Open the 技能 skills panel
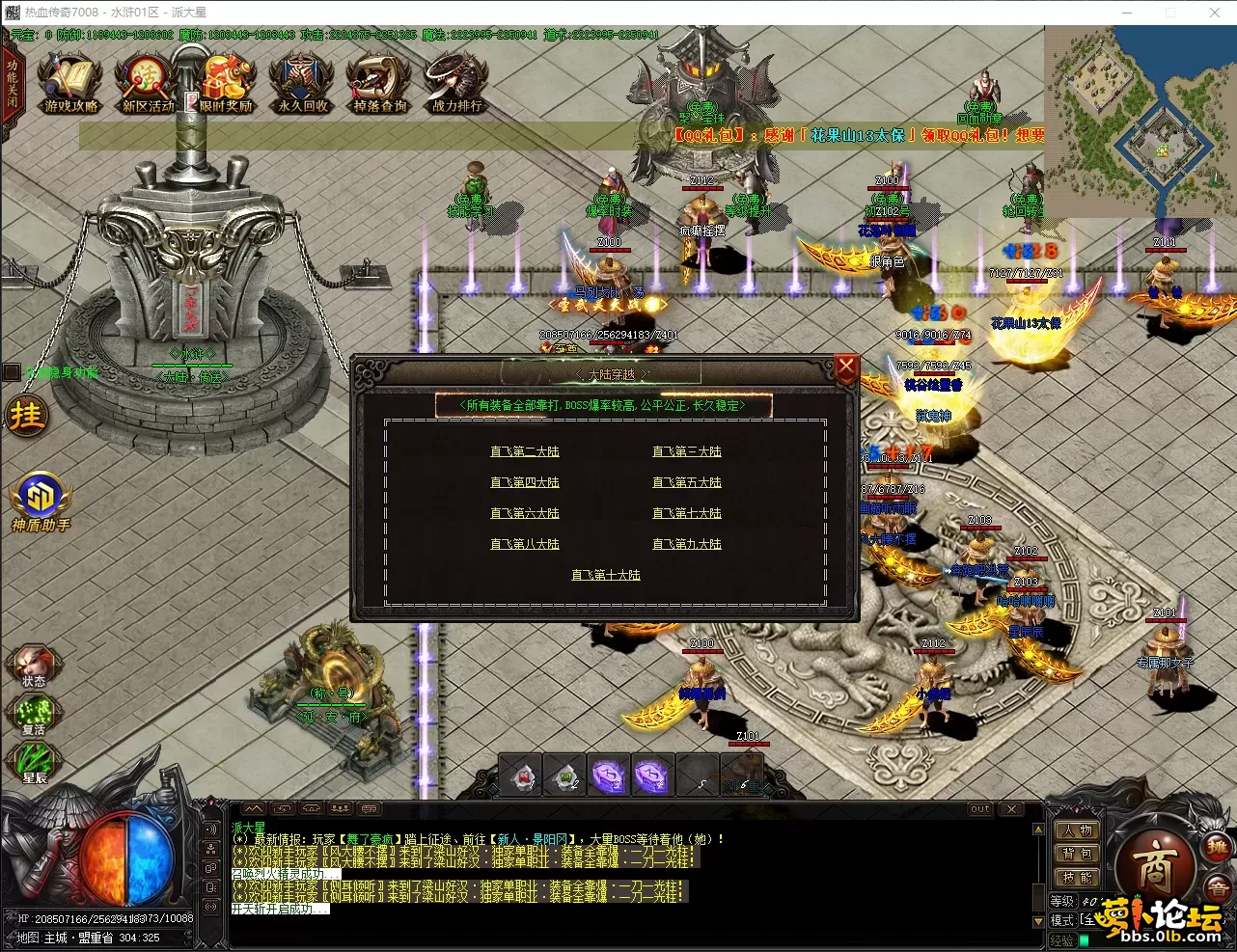 (x=1076, y=878)
